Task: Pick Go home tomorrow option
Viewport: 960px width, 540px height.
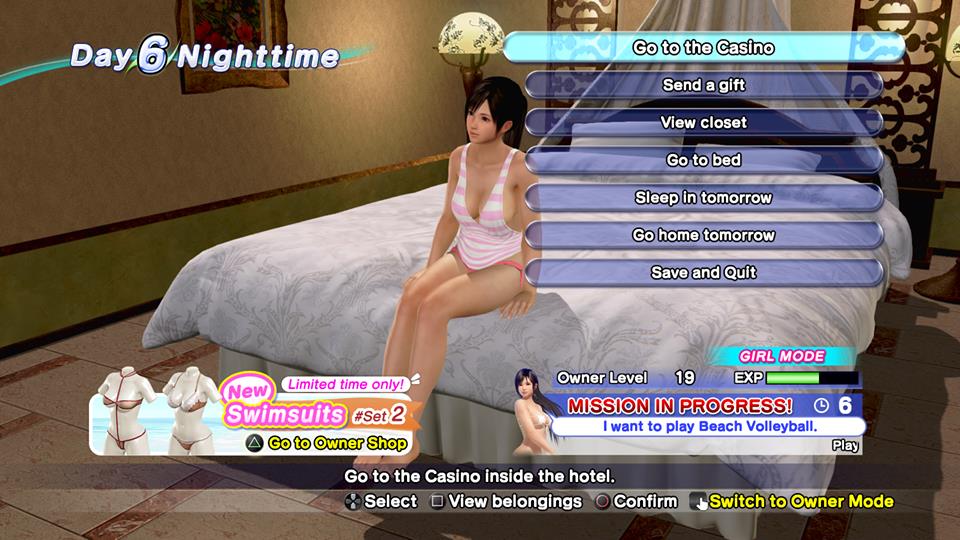Action: pyautogui.click(x=704, y=235)
